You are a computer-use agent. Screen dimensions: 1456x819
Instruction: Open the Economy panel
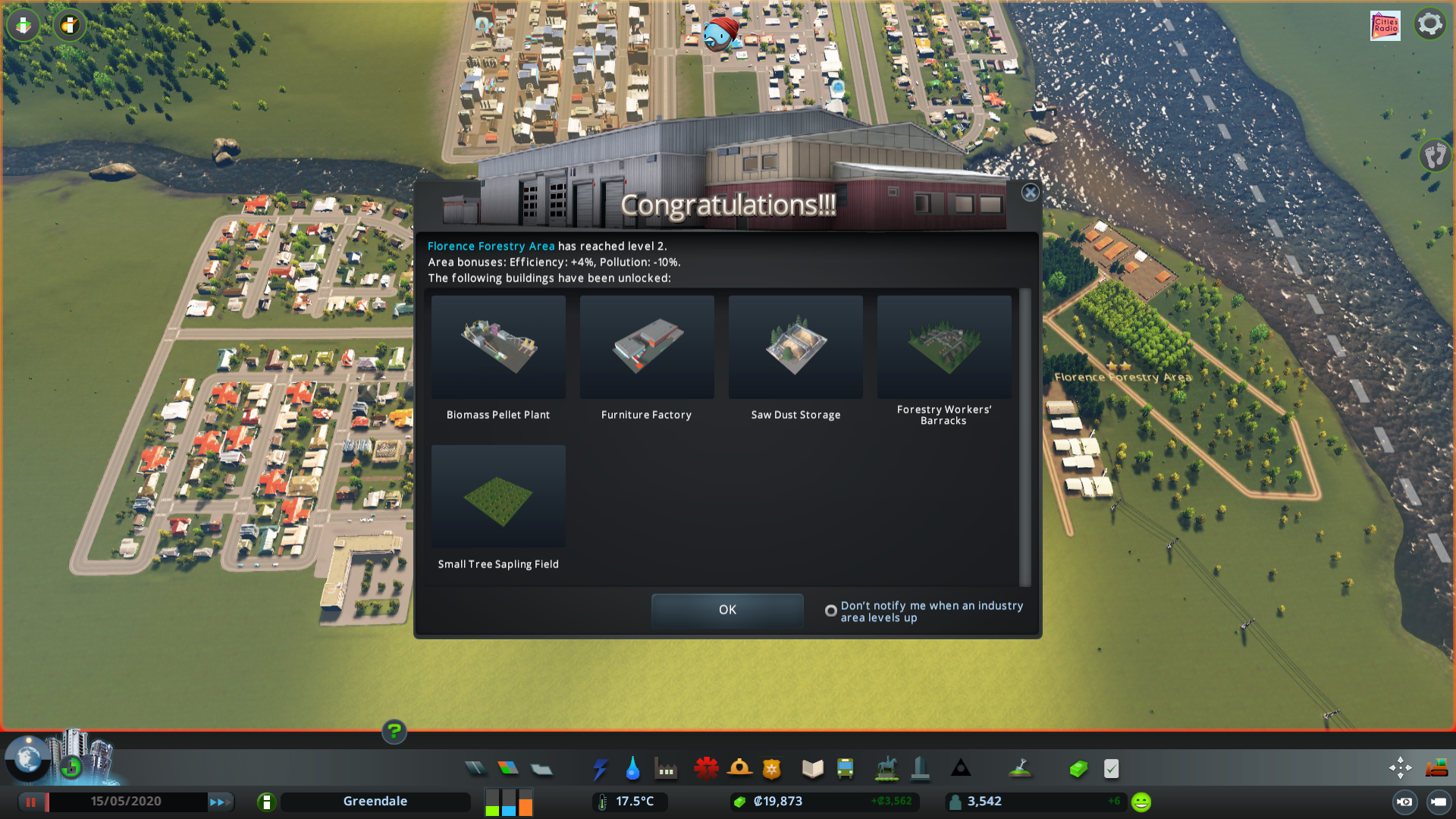(1078, 768)
